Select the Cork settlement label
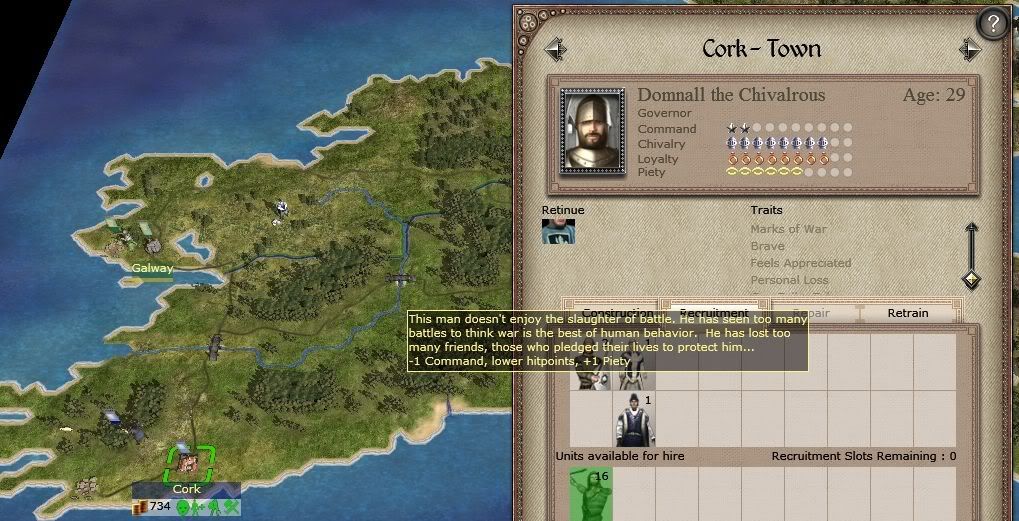 point(187,489)
